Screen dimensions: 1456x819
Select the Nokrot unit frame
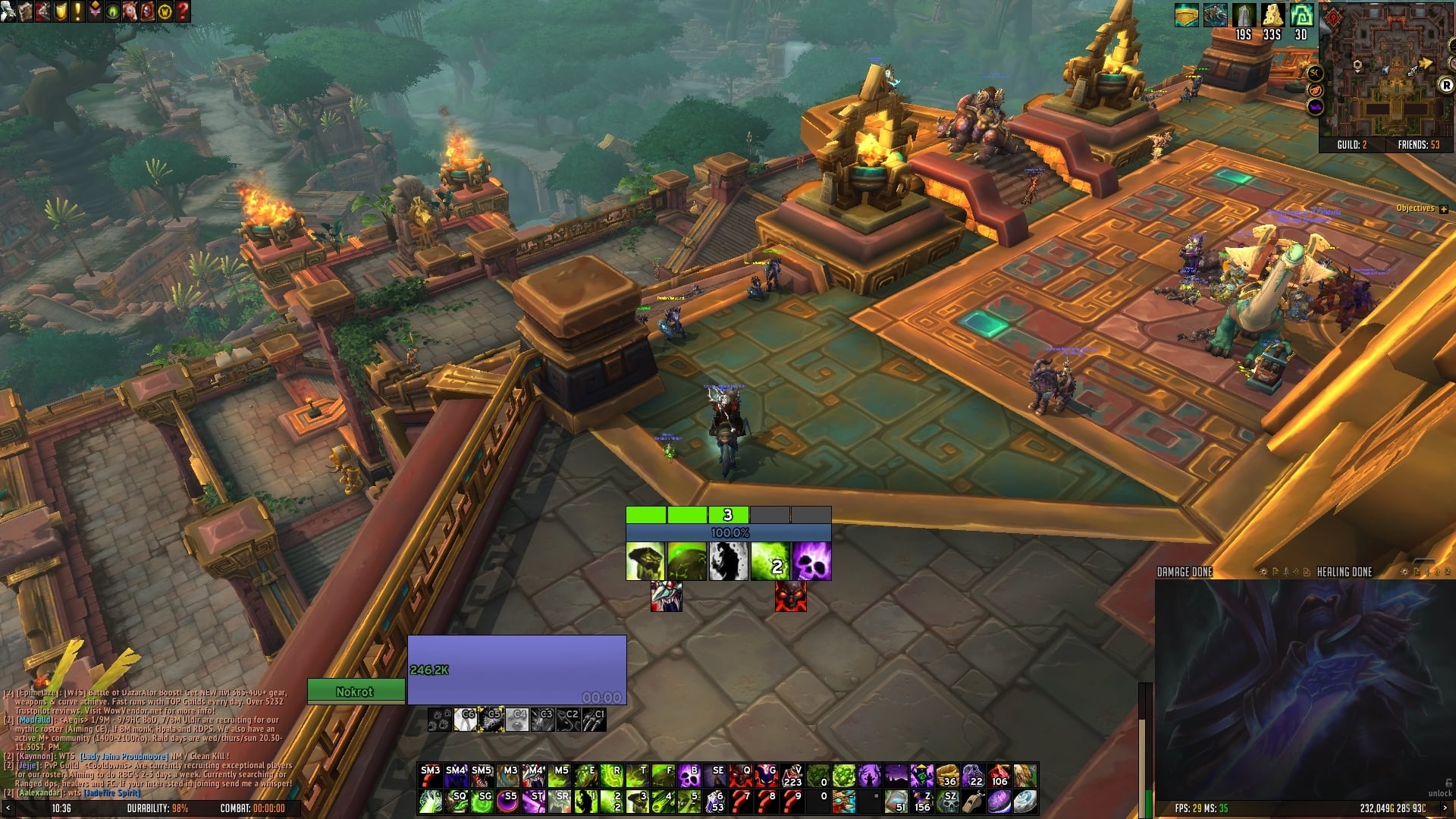click(355, 692)
